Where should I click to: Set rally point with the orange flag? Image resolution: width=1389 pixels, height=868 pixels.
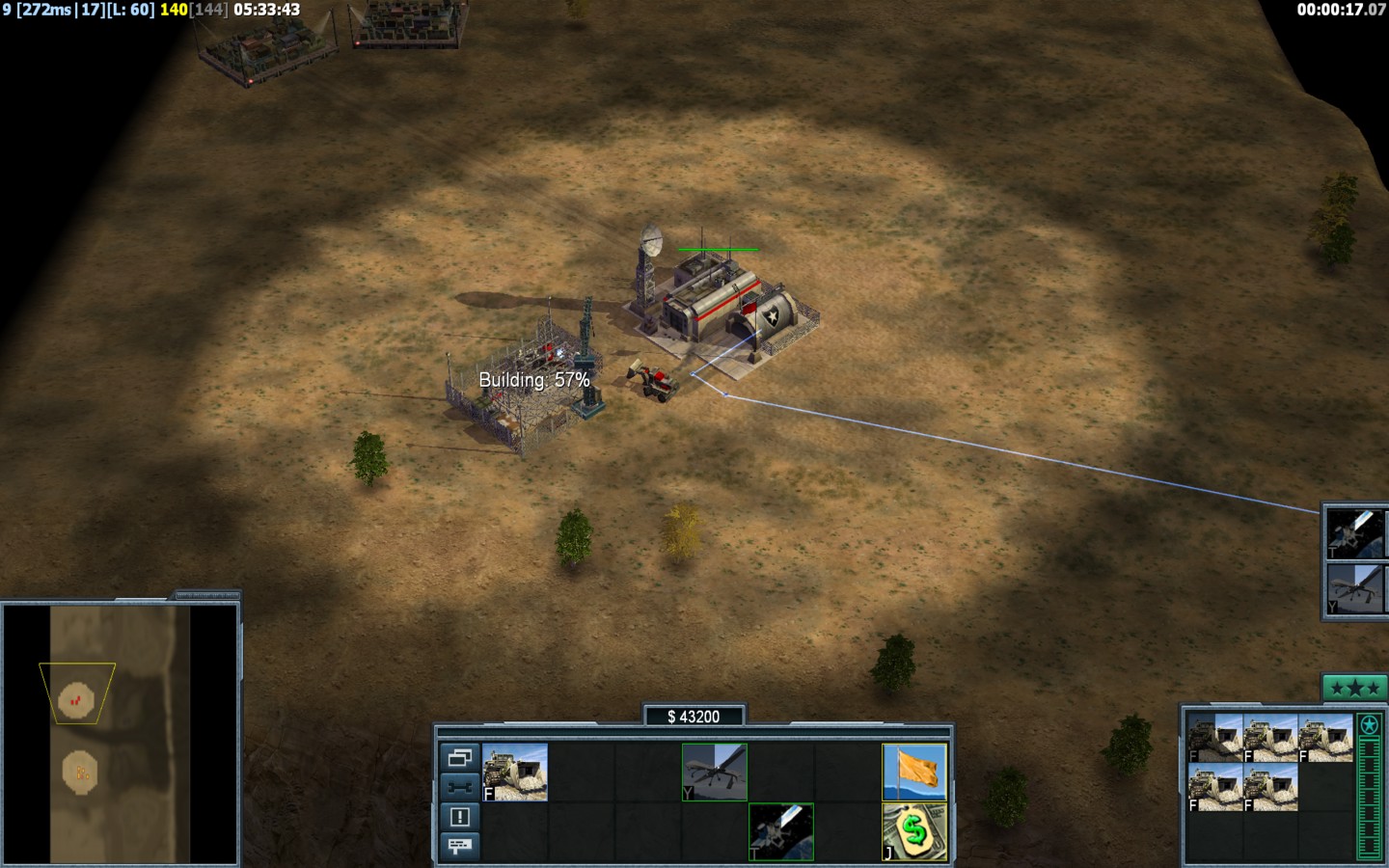[x=914, y=772]
